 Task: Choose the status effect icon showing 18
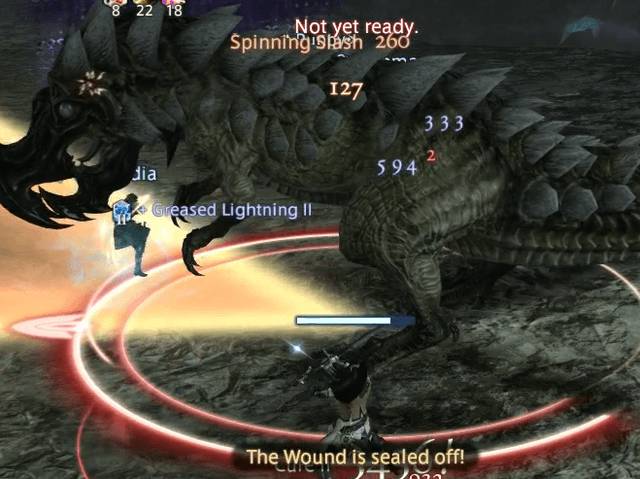[x=174, y=2]
